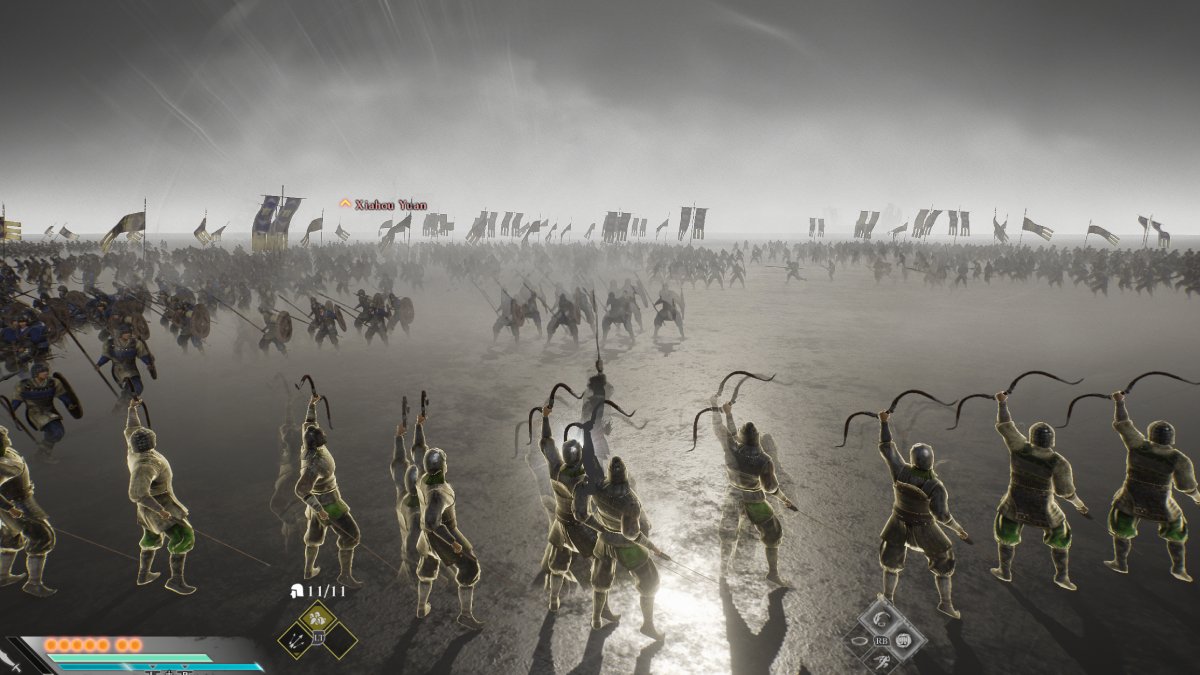Use the round seal item
This screenshot has height=675, width=1200.
(904, 640)
